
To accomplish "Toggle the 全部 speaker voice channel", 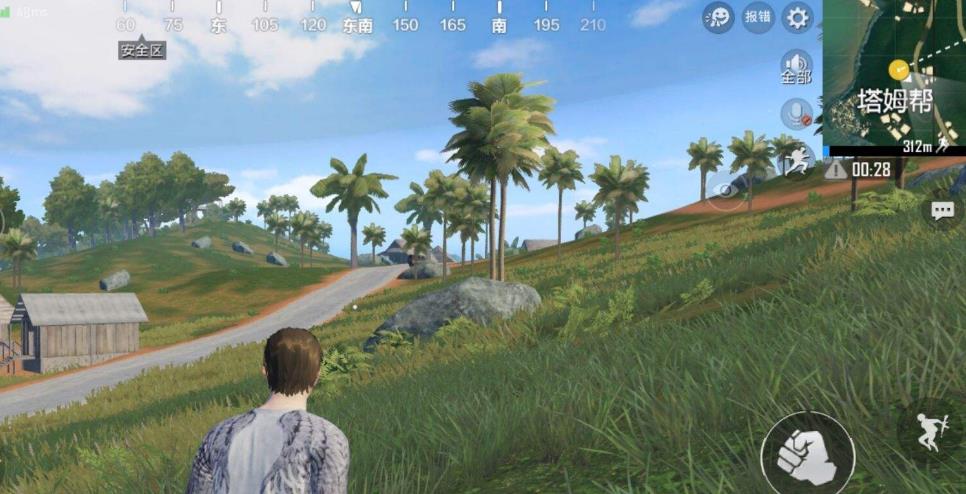I will [x=796, y=67].
